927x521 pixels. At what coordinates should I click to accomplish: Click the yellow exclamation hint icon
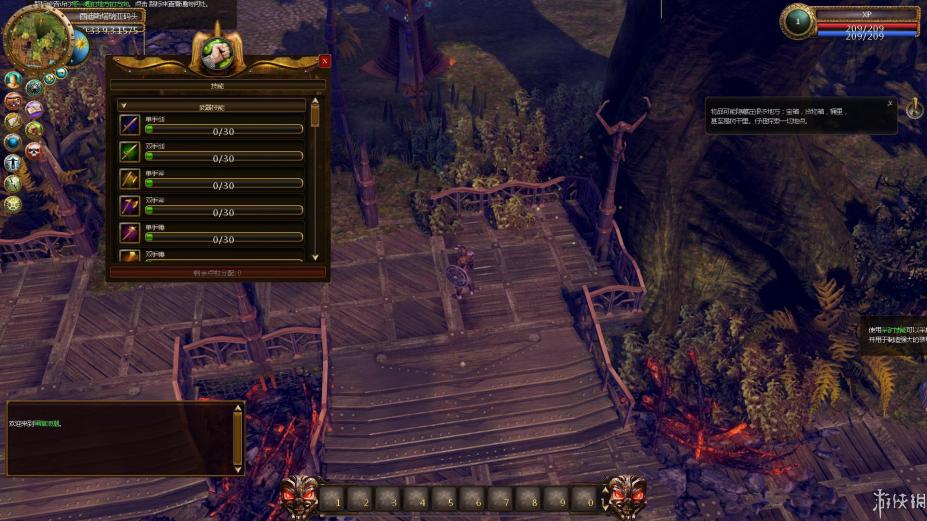(x=914, y=108)
